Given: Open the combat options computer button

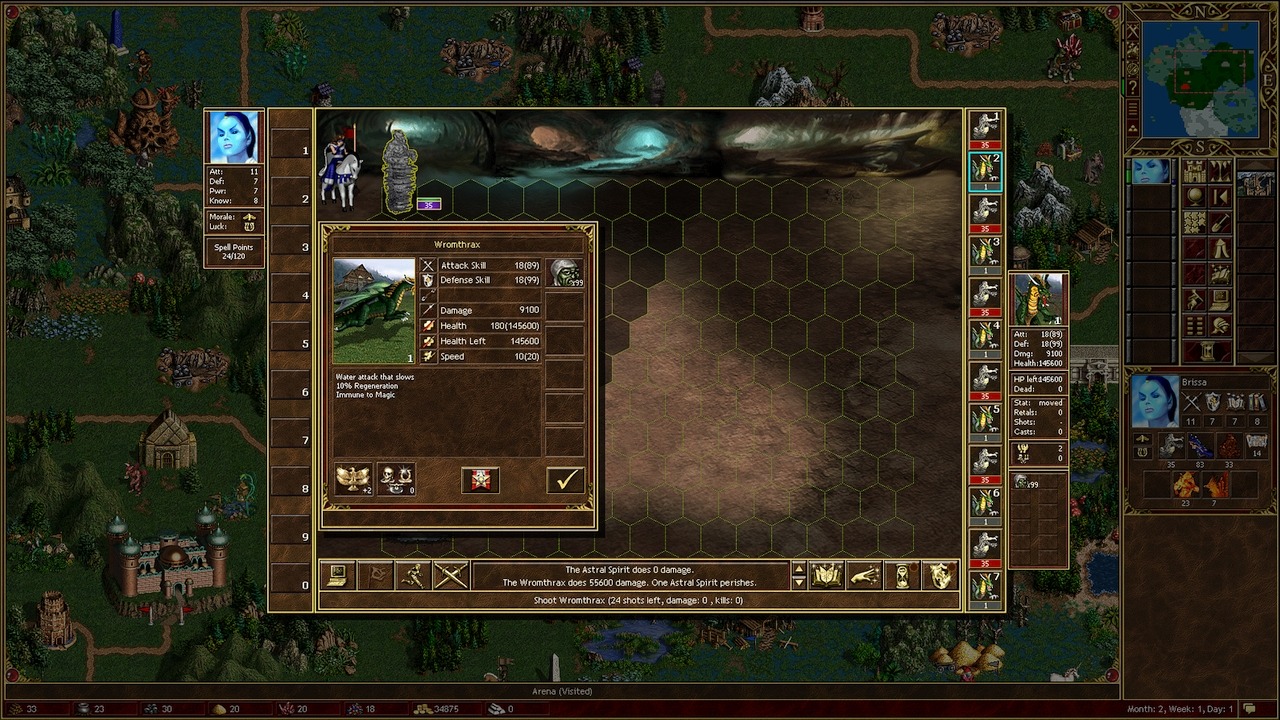Looking at the screenshot, I should pos(338,576).
